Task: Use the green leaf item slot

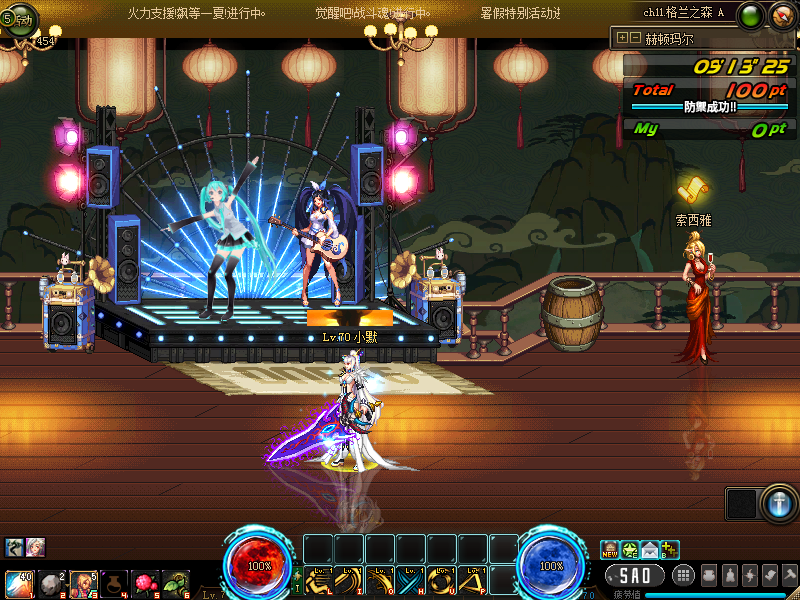Action: click(x=176, y=582)
